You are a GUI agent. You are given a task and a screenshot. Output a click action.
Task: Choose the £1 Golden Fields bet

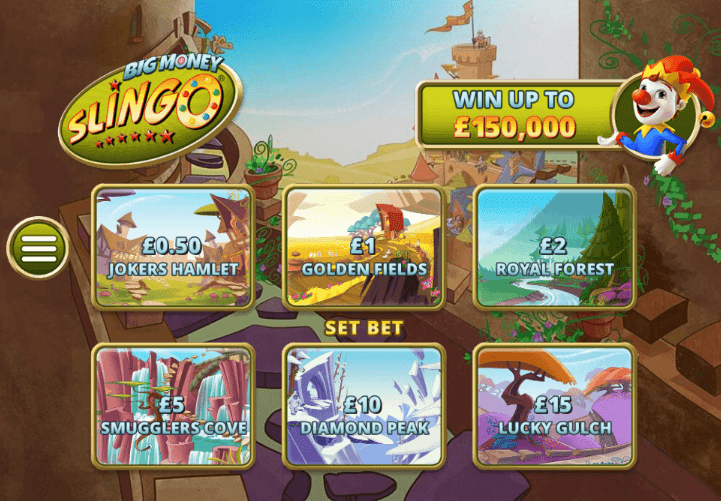(x=363, y=247)
